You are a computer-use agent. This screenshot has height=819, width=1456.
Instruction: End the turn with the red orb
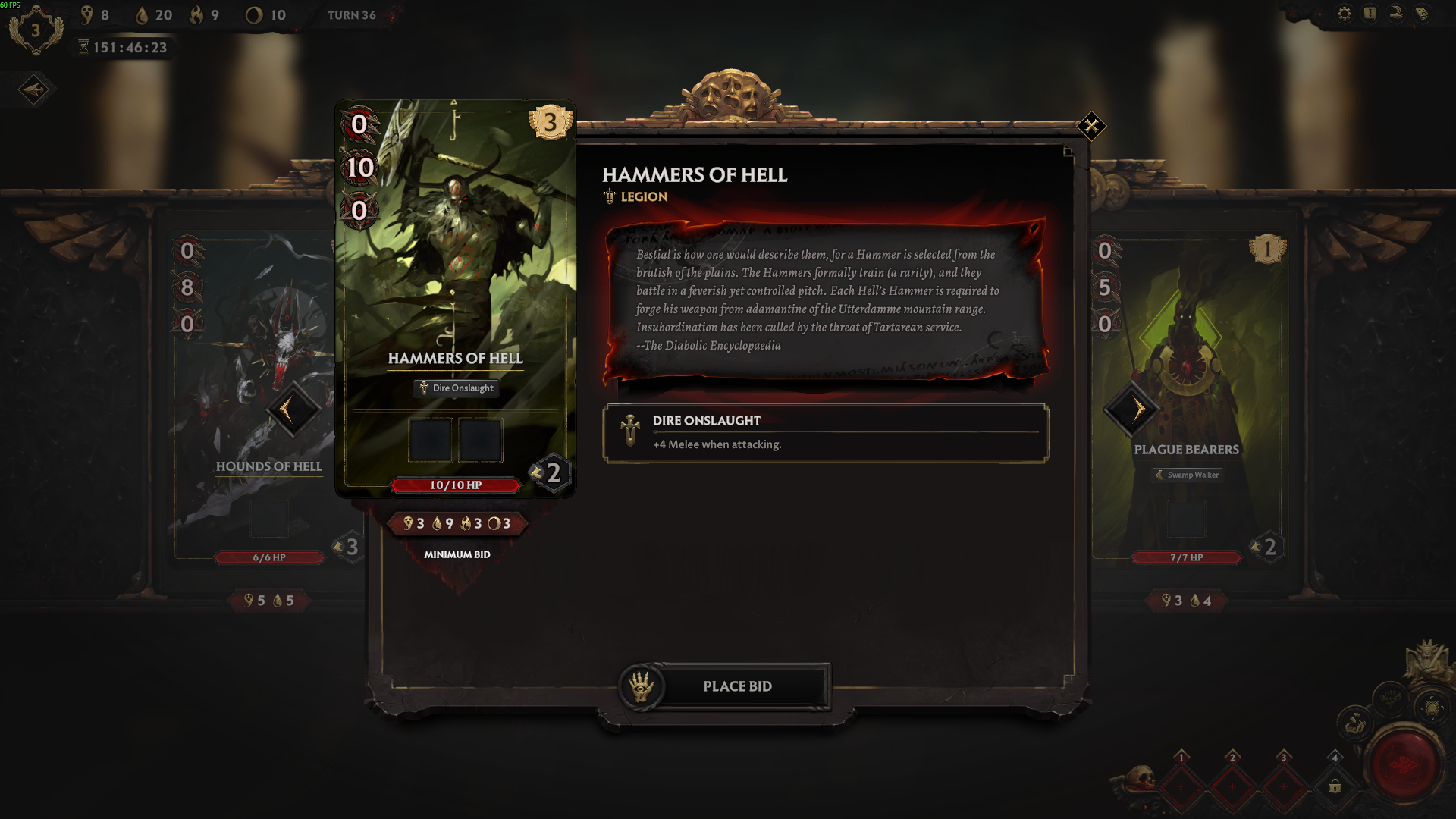tap(1404, 764)
